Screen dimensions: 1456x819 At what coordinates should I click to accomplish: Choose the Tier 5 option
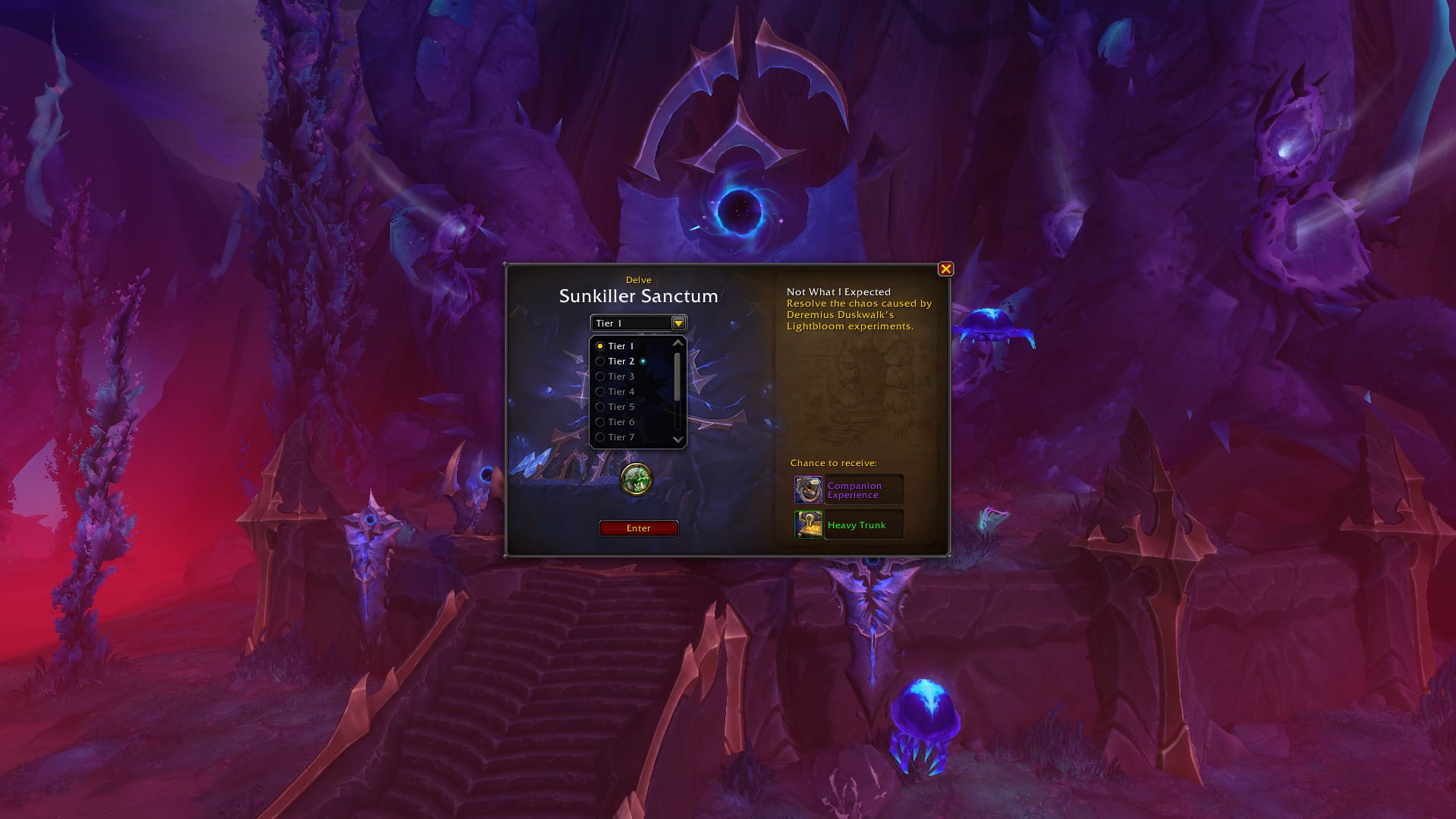pos(620,407)
